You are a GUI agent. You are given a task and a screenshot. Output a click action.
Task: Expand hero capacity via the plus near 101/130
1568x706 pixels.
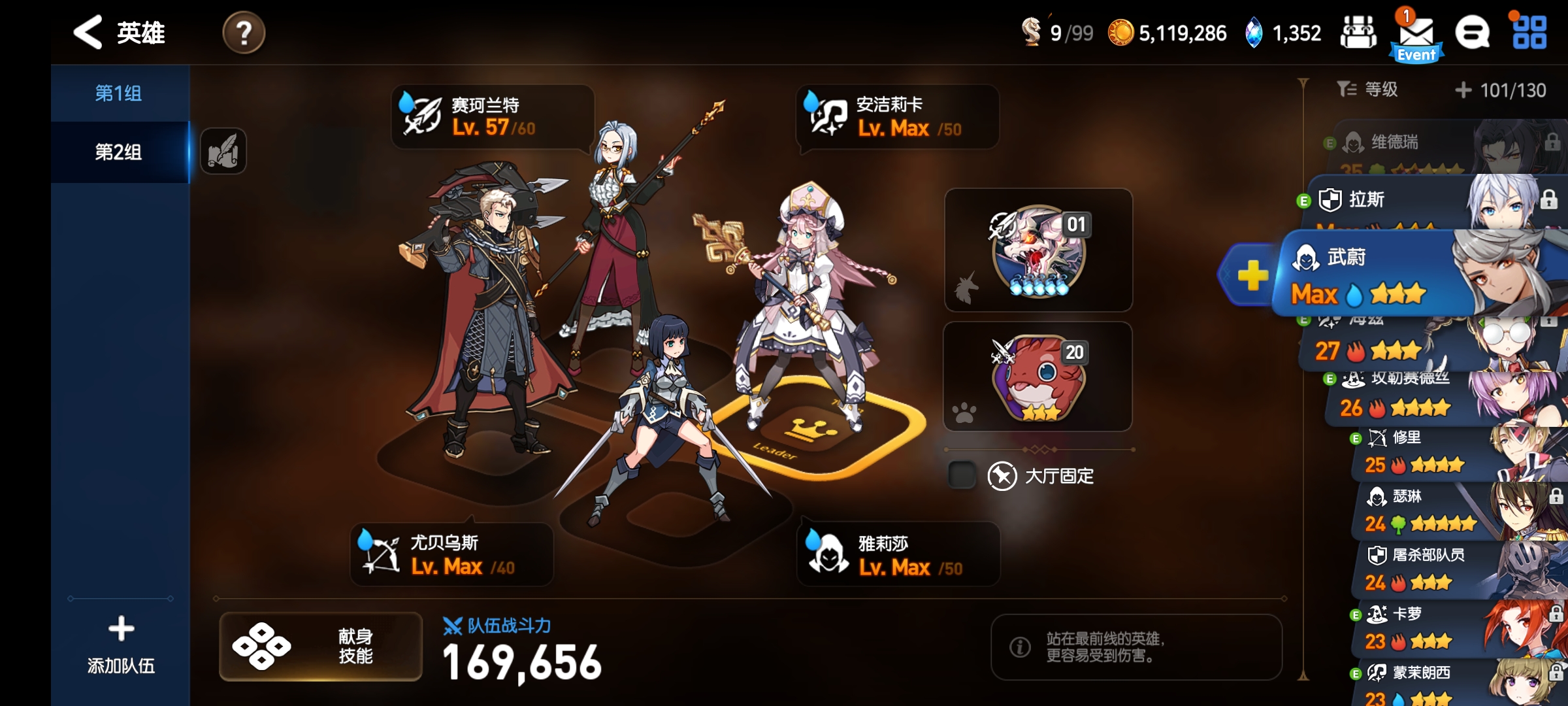tap(1465, 90)
